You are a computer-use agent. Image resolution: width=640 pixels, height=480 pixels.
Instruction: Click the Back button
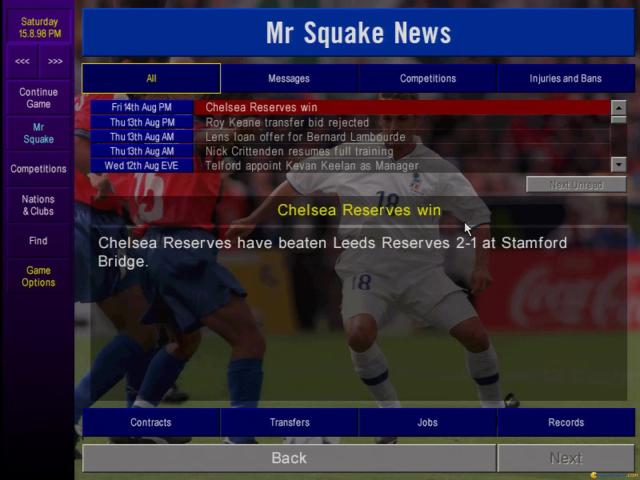[289, 458]
